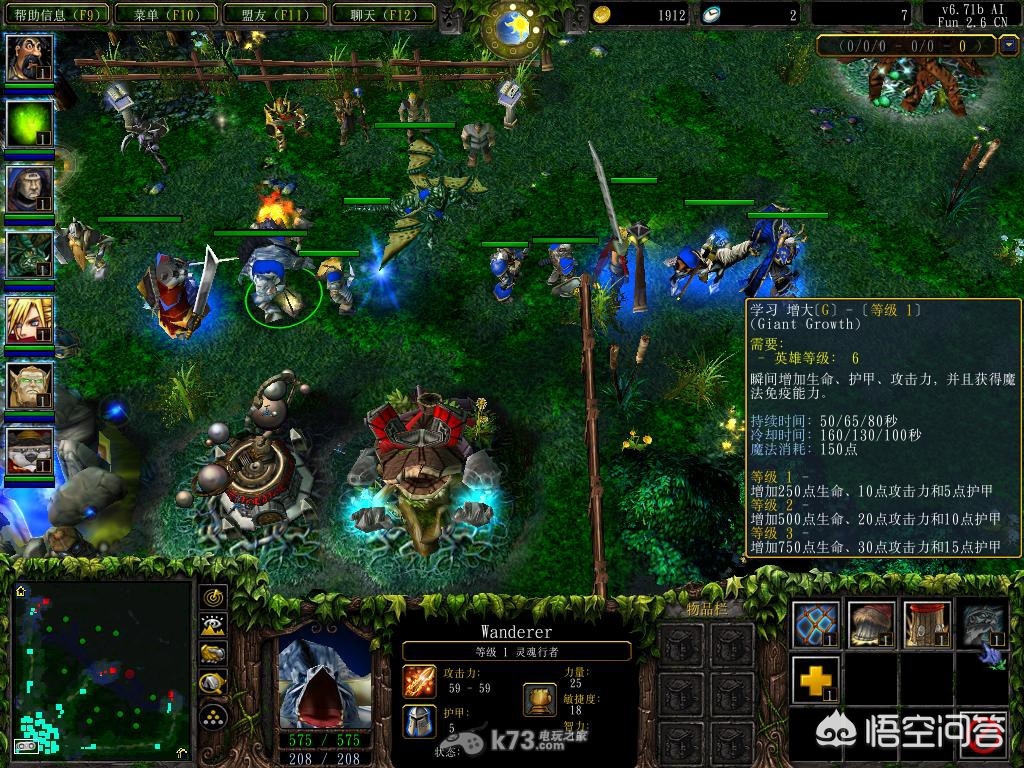Learn the blue net-pattern skill
This screenshot has width=1024, height=768.
pyautogui.click(x=816, y=624)
